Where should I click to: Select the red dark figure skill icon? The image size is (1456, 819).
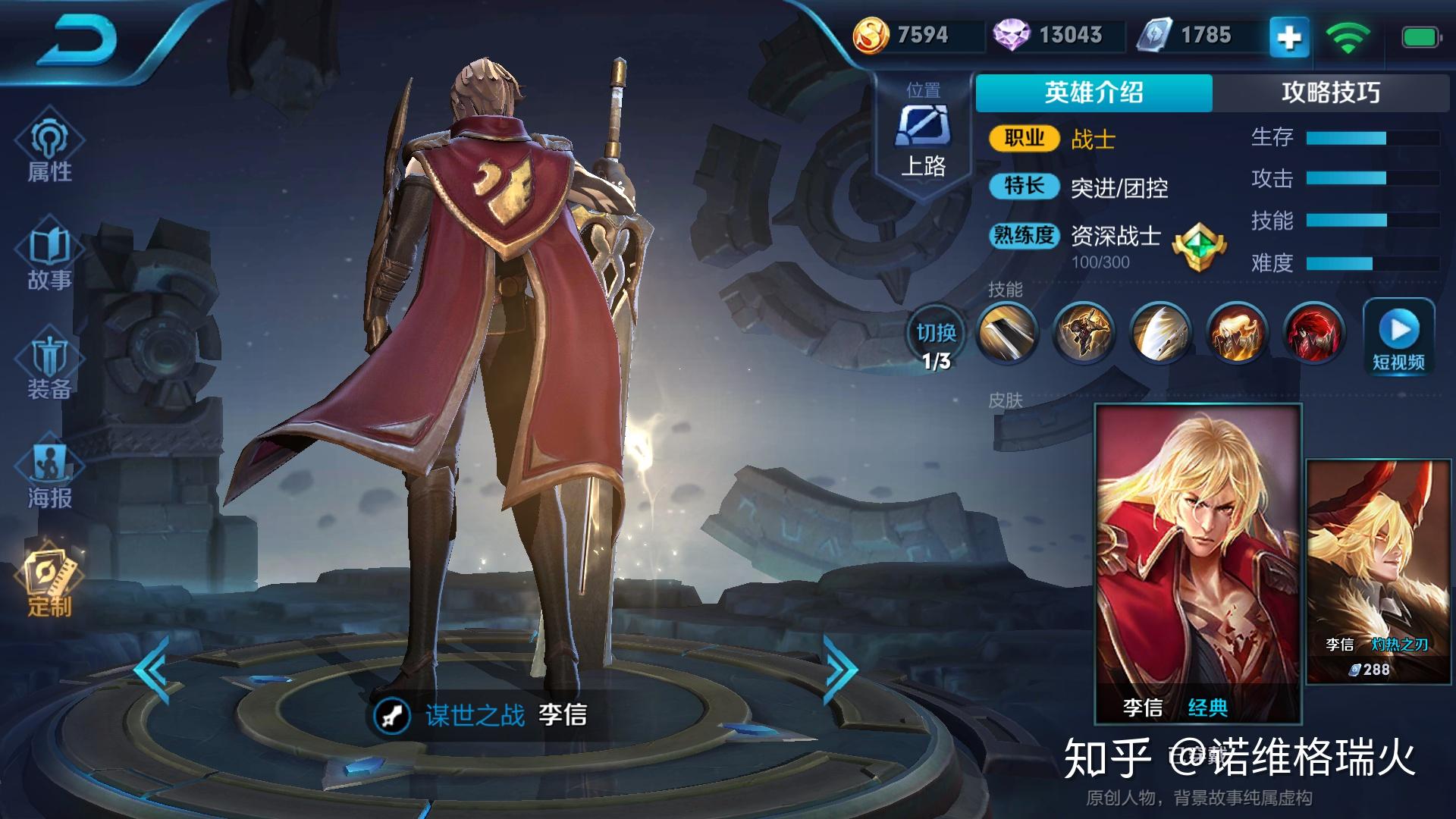1313,334
